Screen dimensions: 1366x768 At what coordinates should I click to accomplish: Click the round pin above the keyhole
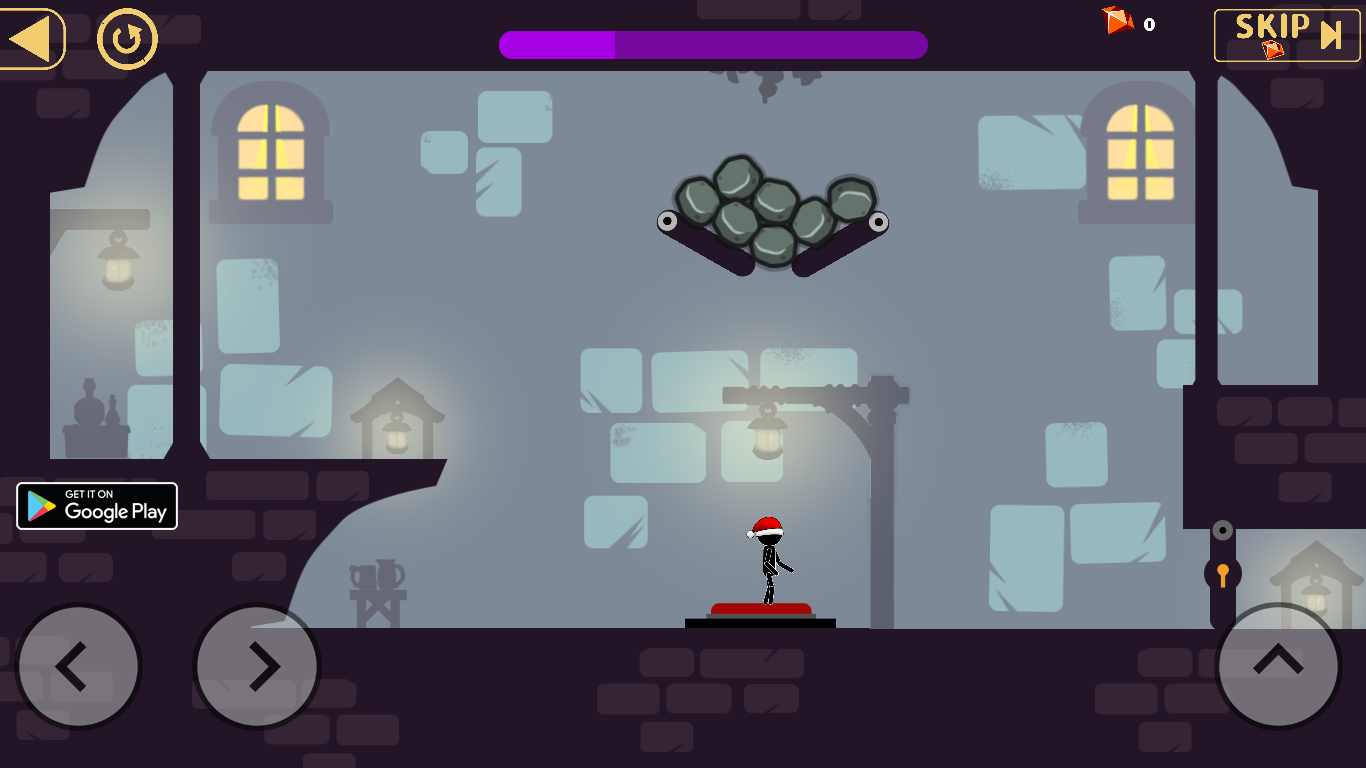[x=1222, y=529]
